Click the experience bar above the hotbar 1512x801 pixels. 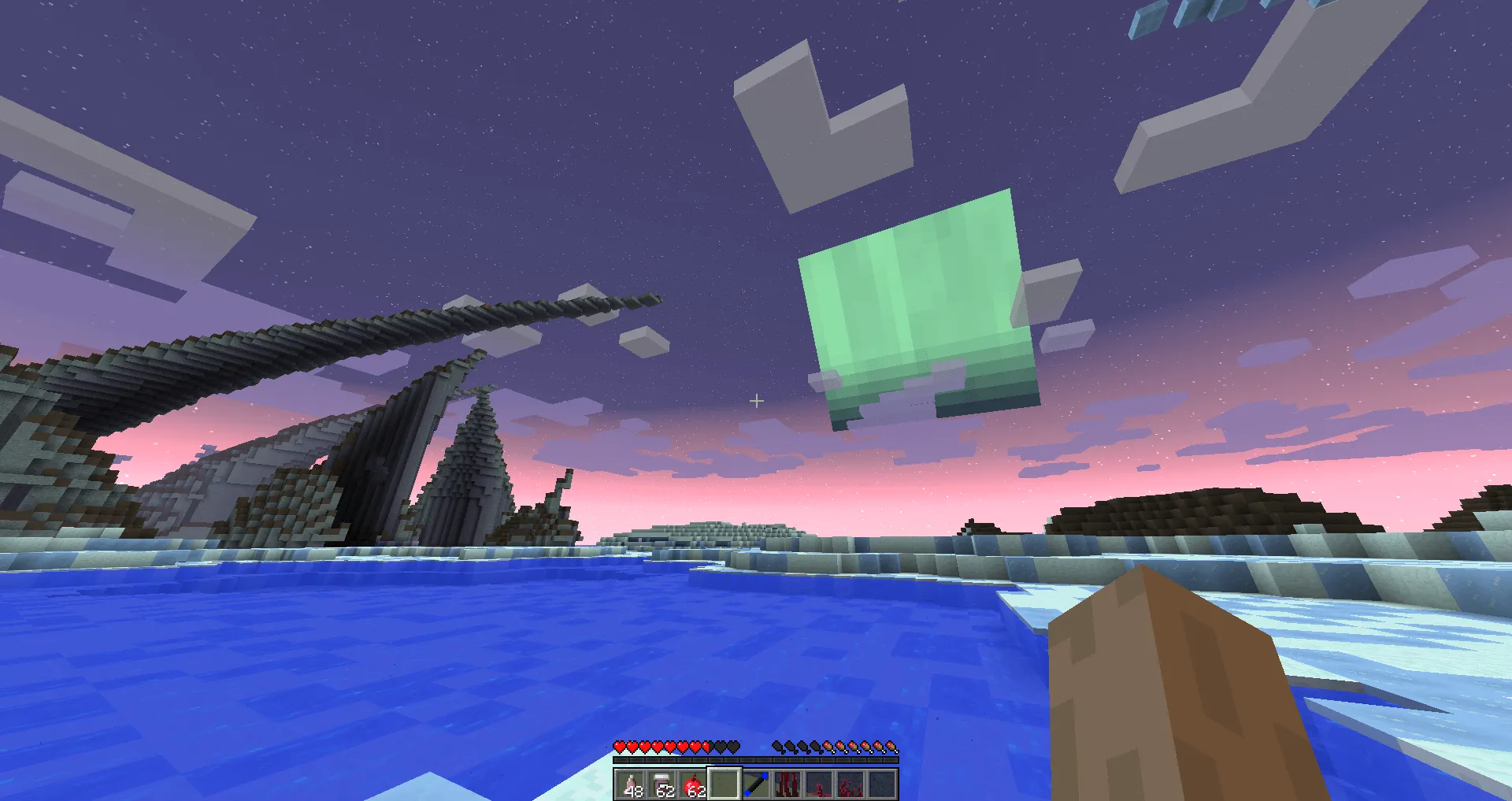(x=756, y=759)
